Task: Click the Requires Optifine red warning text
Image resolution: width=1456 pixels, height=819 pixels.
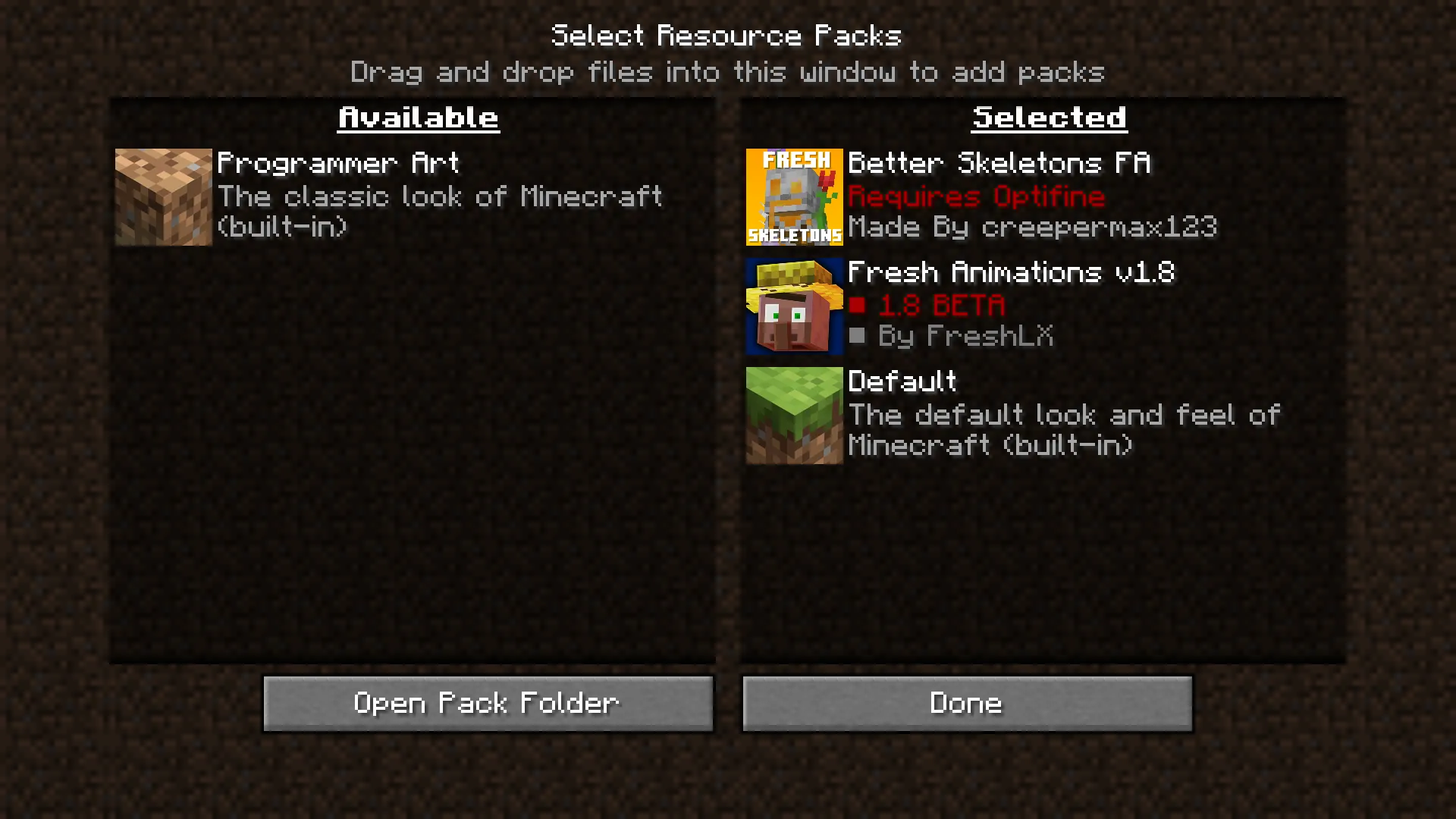Action: [x=977, y=196]
